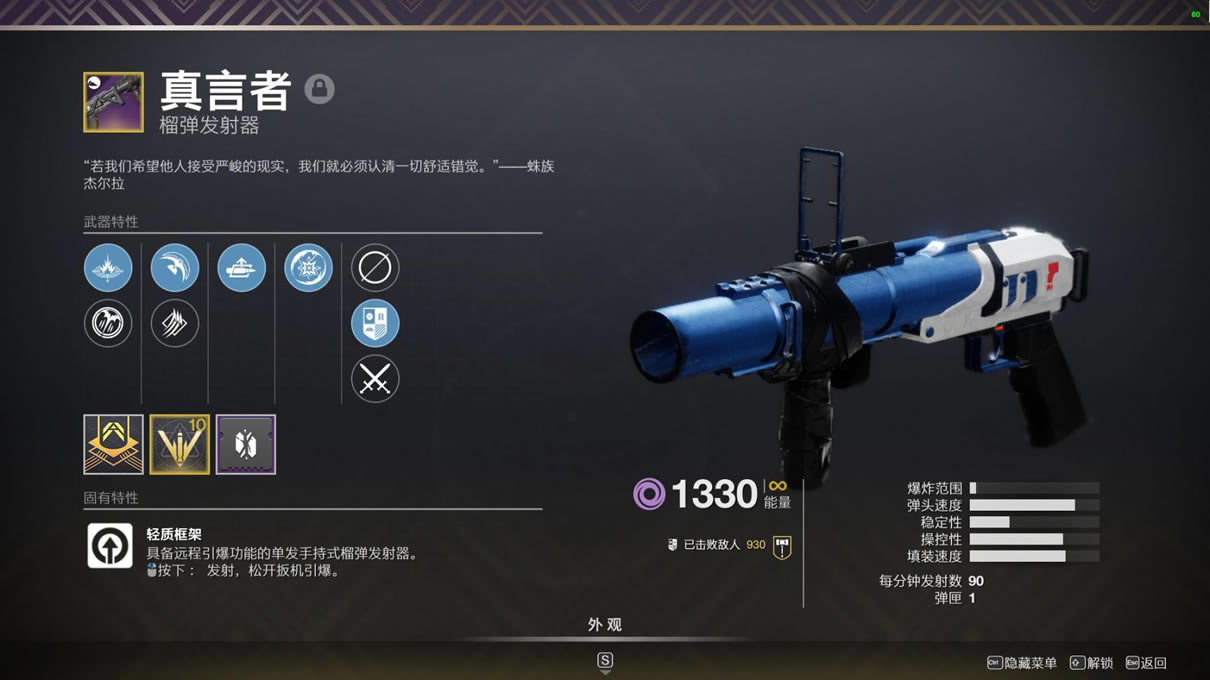Image resolution: width=1210 pixels, height=680 pixels.
Task: Select the blue starburst barrel perk
Action: 108,268
